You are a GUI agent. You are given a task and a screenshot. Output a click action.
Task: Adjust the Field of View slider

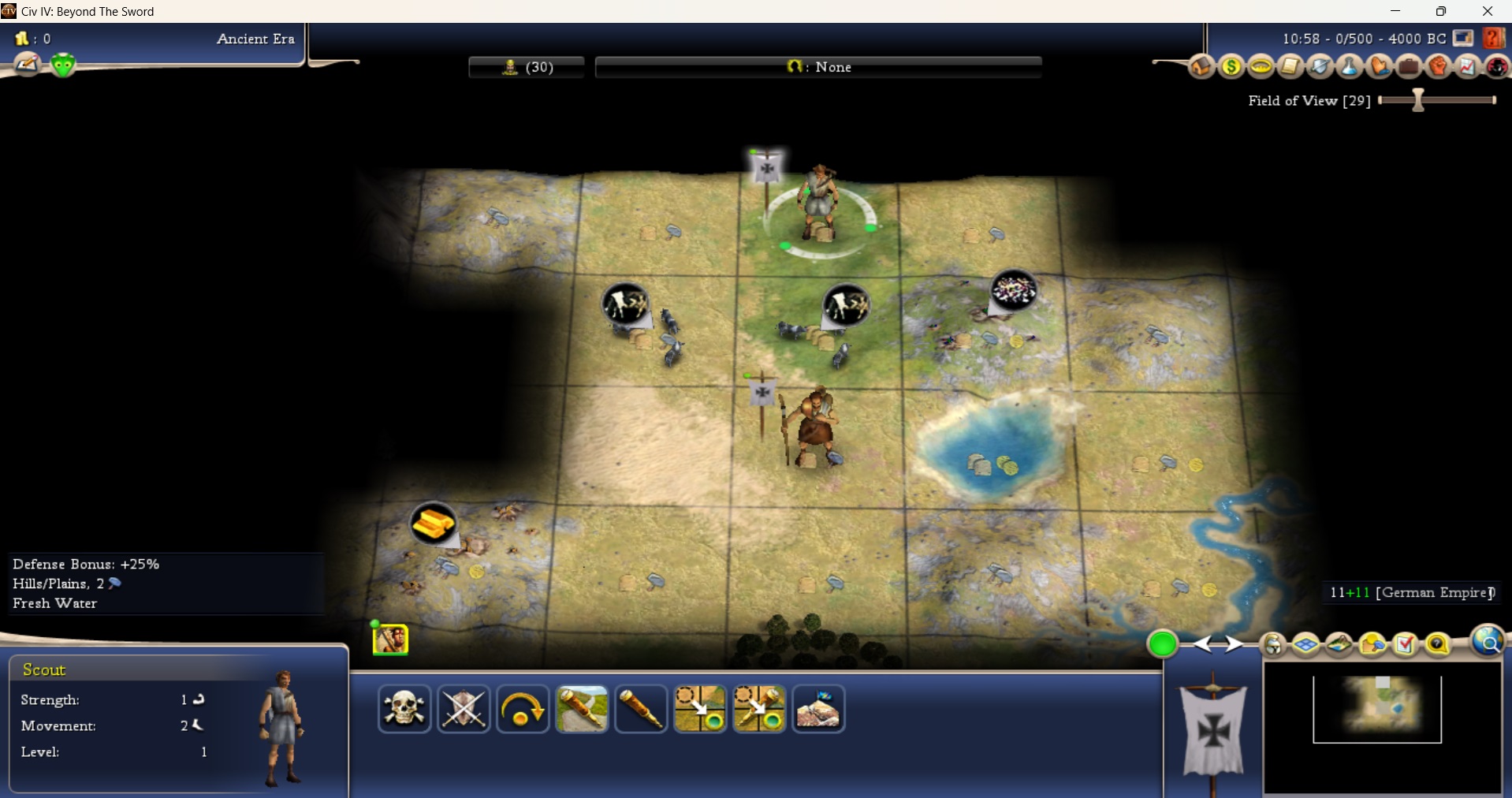[x=1418, y=100]
